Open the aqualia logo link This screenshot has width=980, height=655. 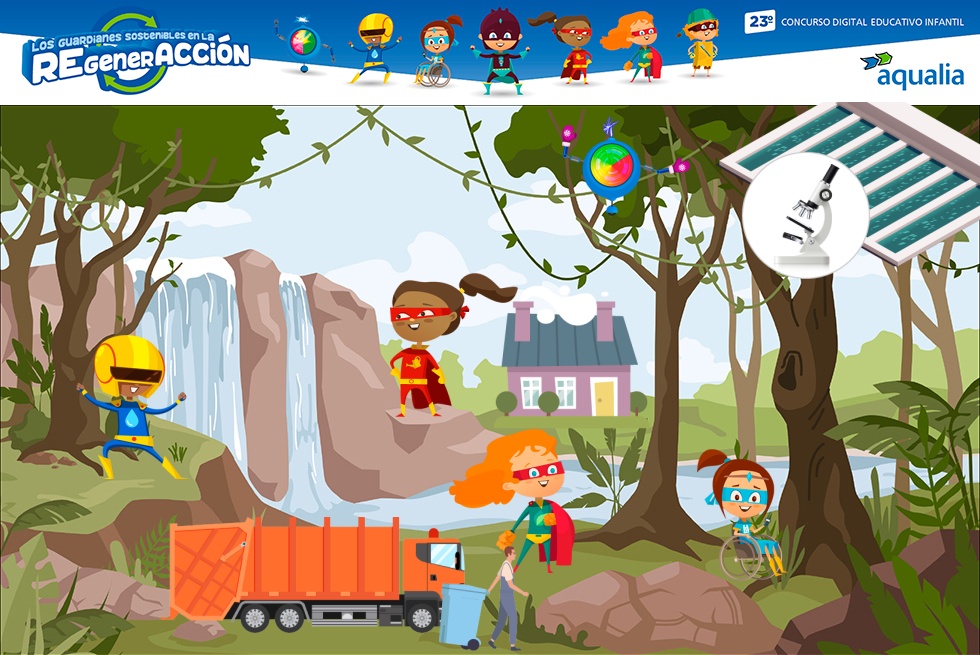click(911, 70)
